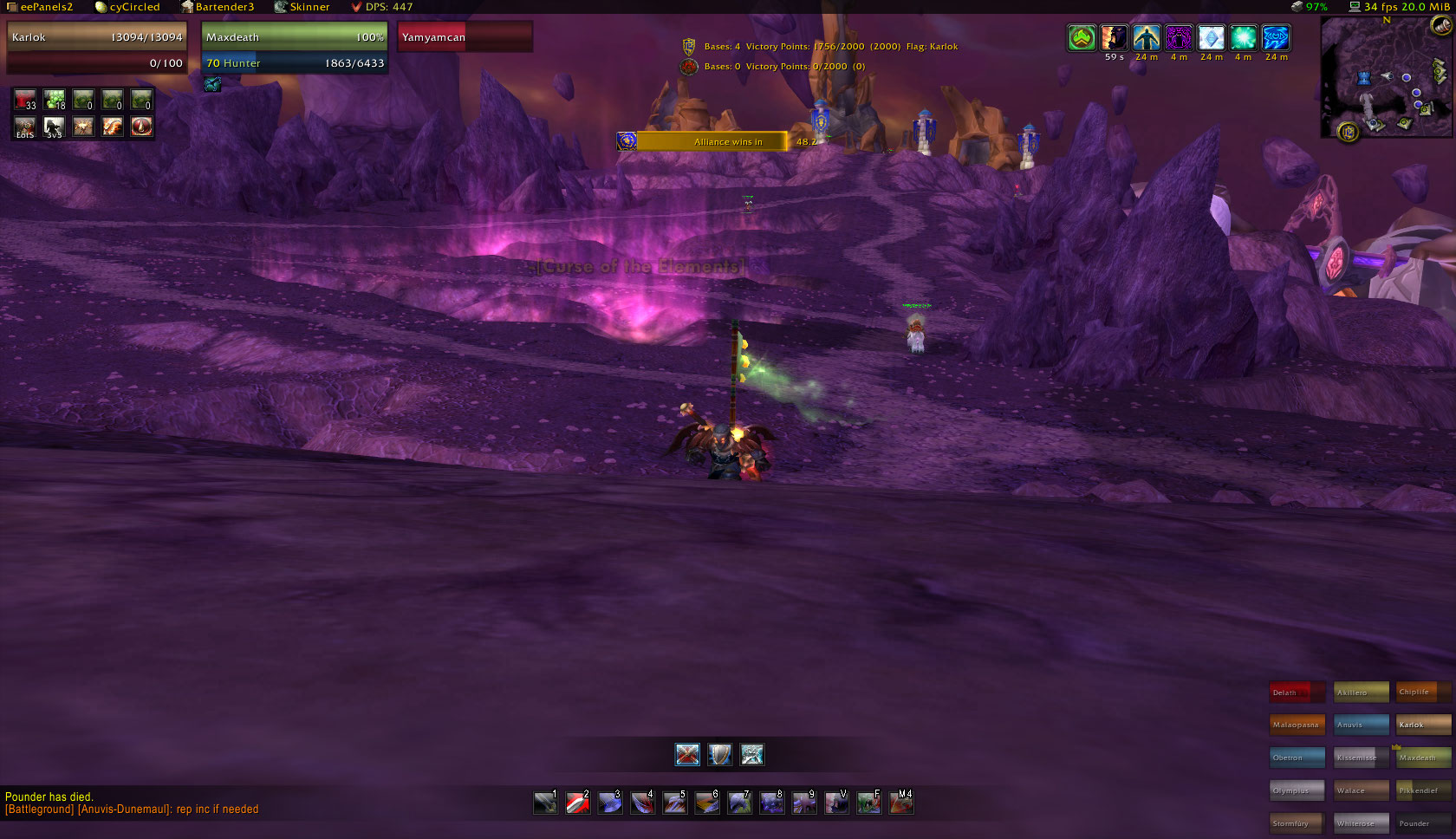Click the Yamyamcan target-of-target frame
The image size is (1456, 839).
pos(465,37)
